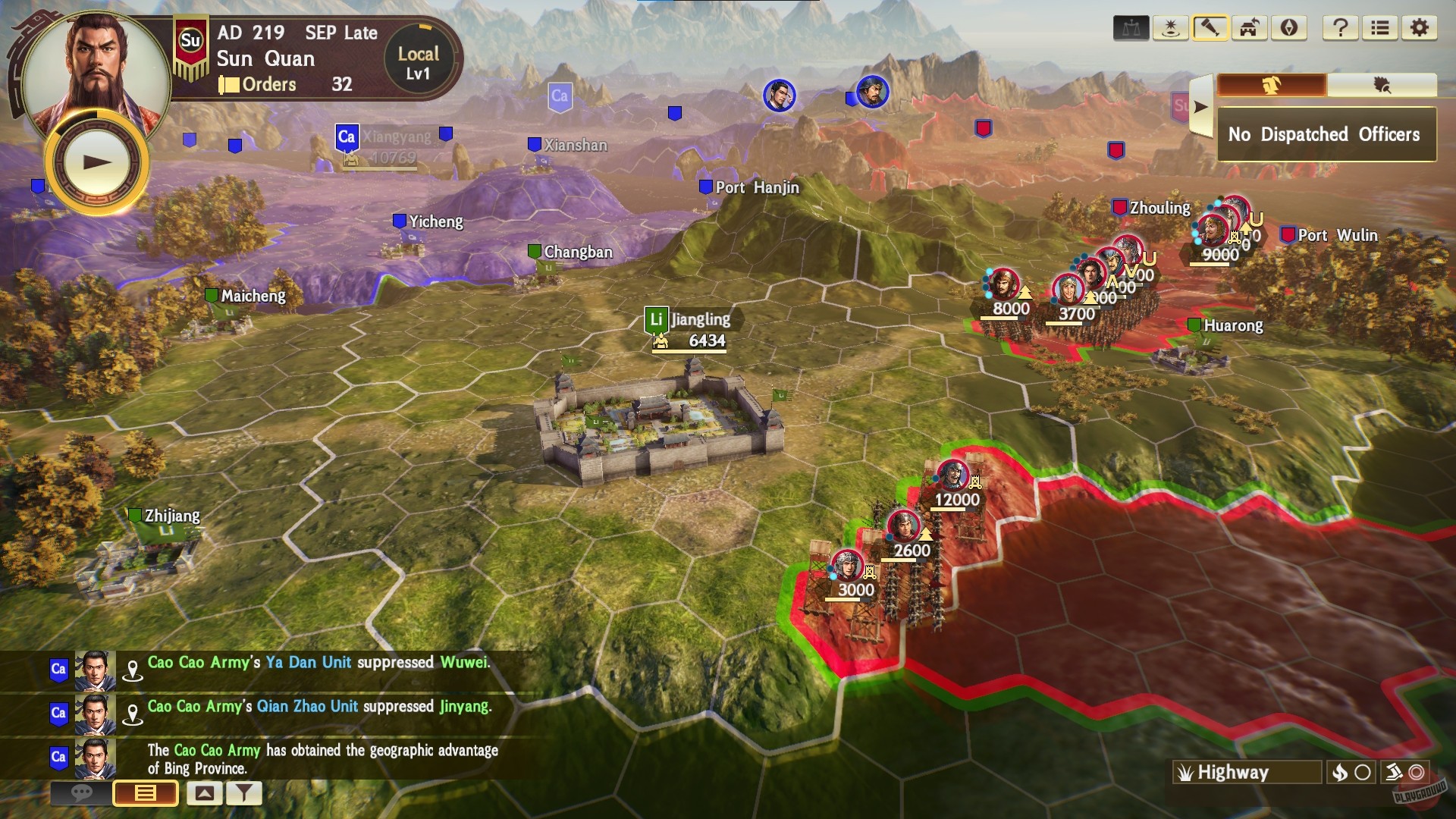Select the castle relocation icon in the toolbar
1456x819 pixels.
tap(1248, 28)
